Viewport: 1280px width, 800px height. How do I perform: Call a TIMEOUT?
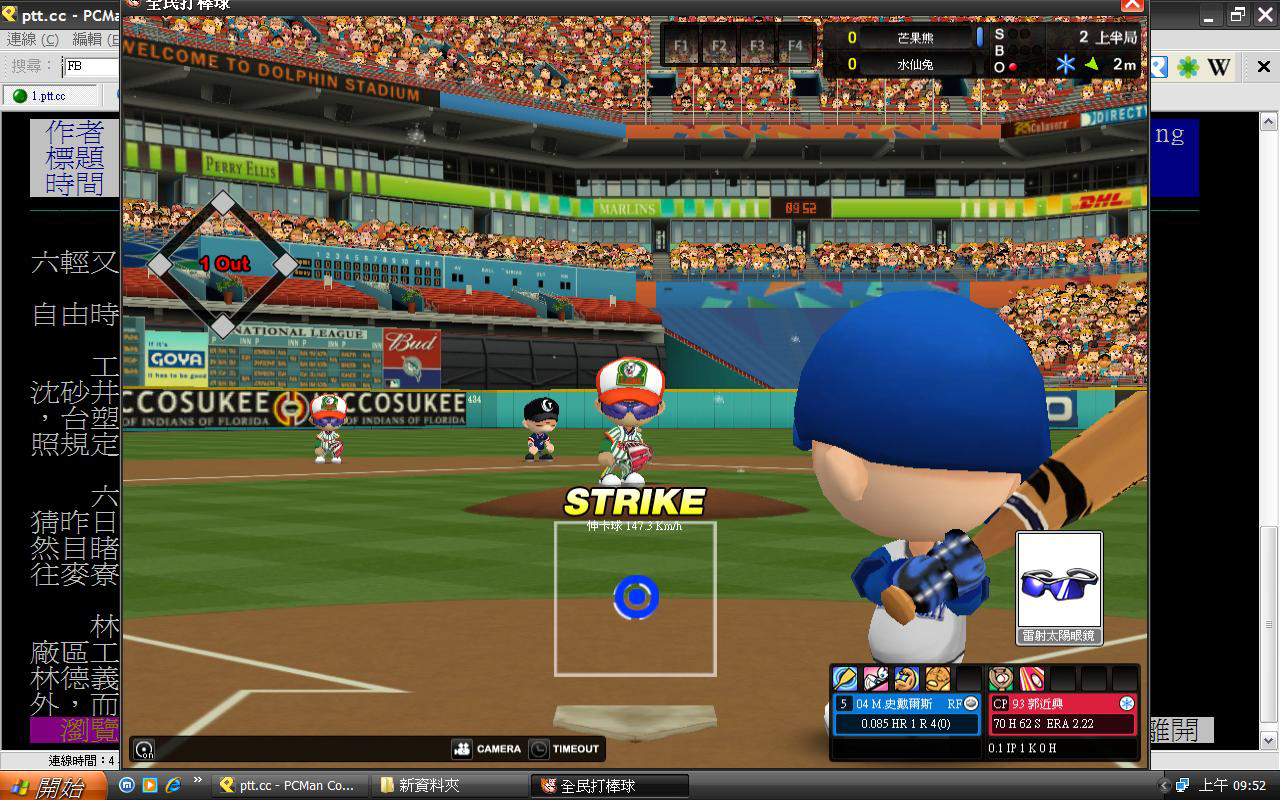coord(564,748)
